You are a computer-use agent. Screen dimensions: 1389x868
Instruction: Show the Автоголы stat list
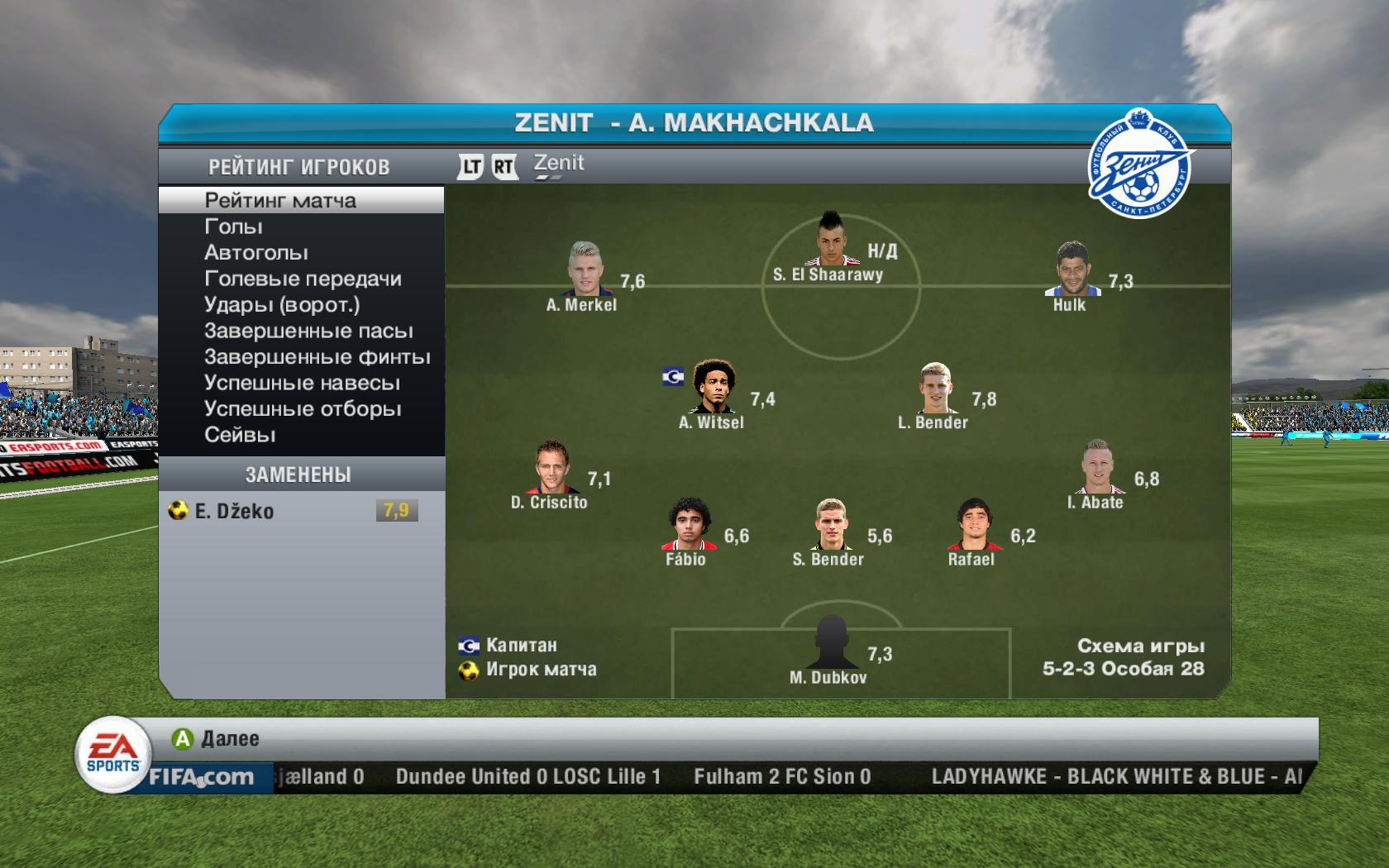coord(256,253)
